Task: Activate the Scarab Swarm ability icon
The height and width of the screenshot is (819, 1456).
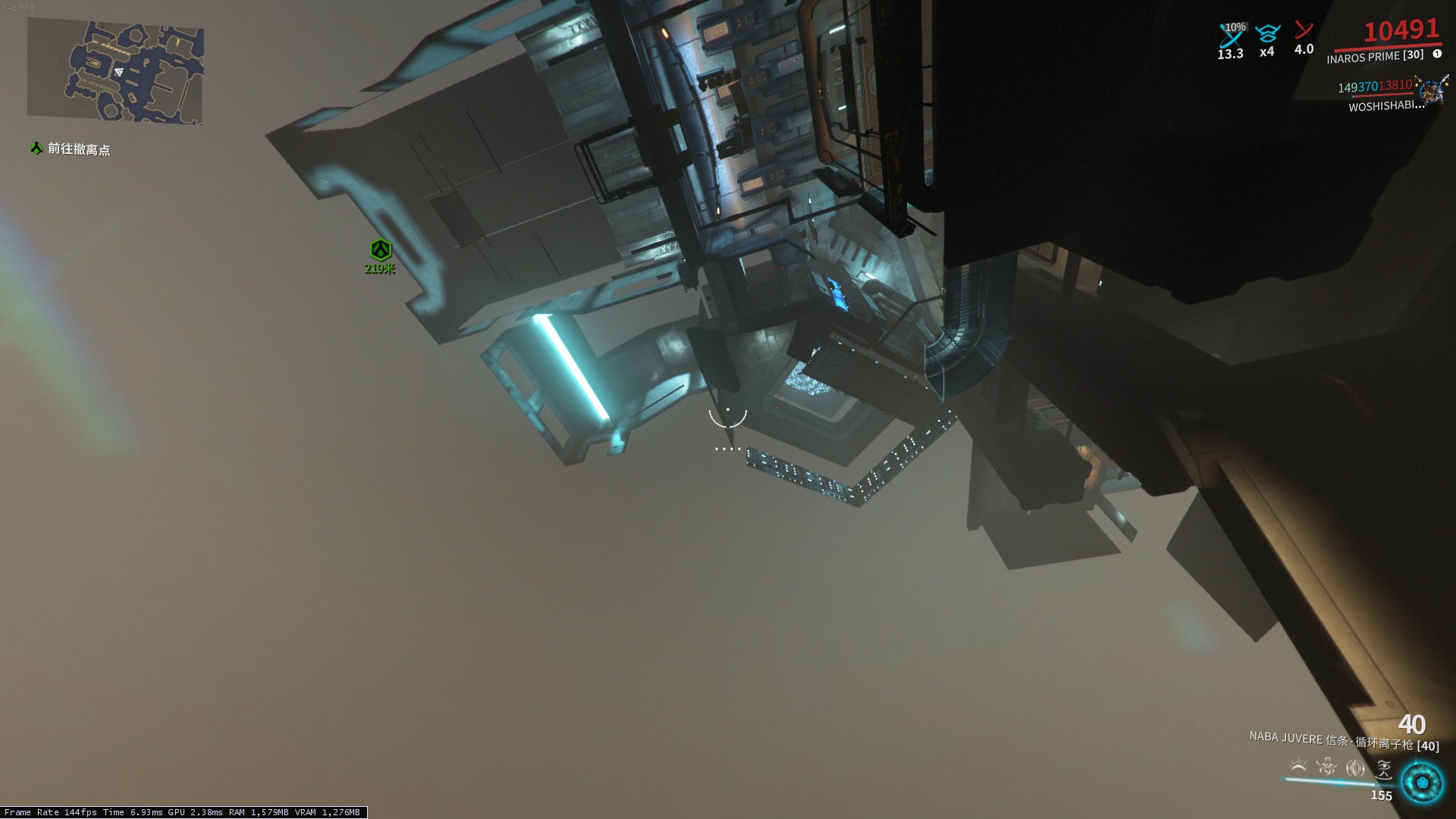Action: [1385, 769]
